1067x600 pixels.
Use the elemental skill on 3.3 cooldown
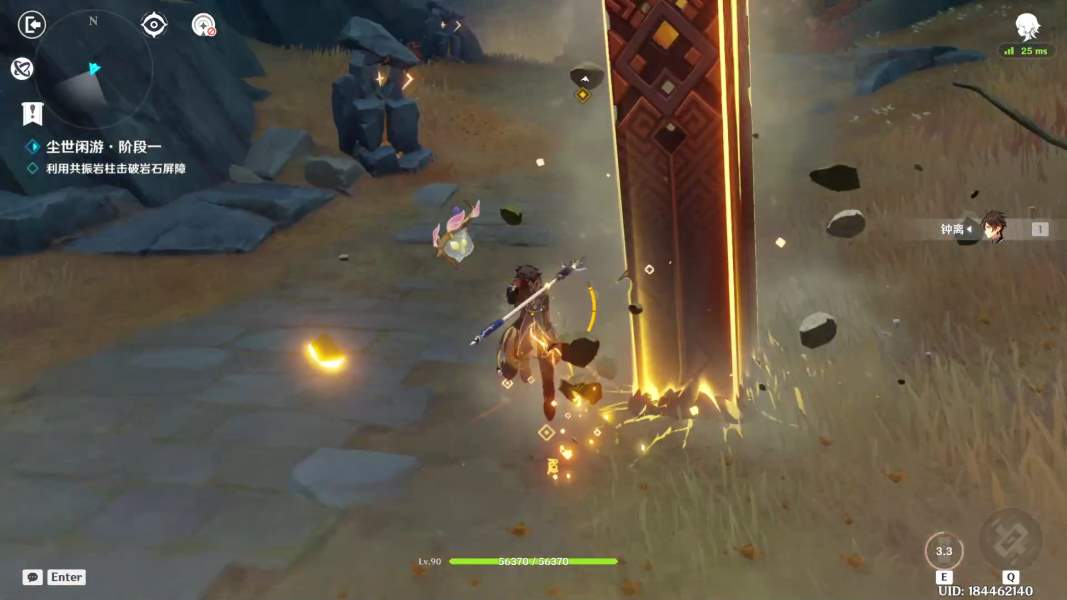point(943,551)
